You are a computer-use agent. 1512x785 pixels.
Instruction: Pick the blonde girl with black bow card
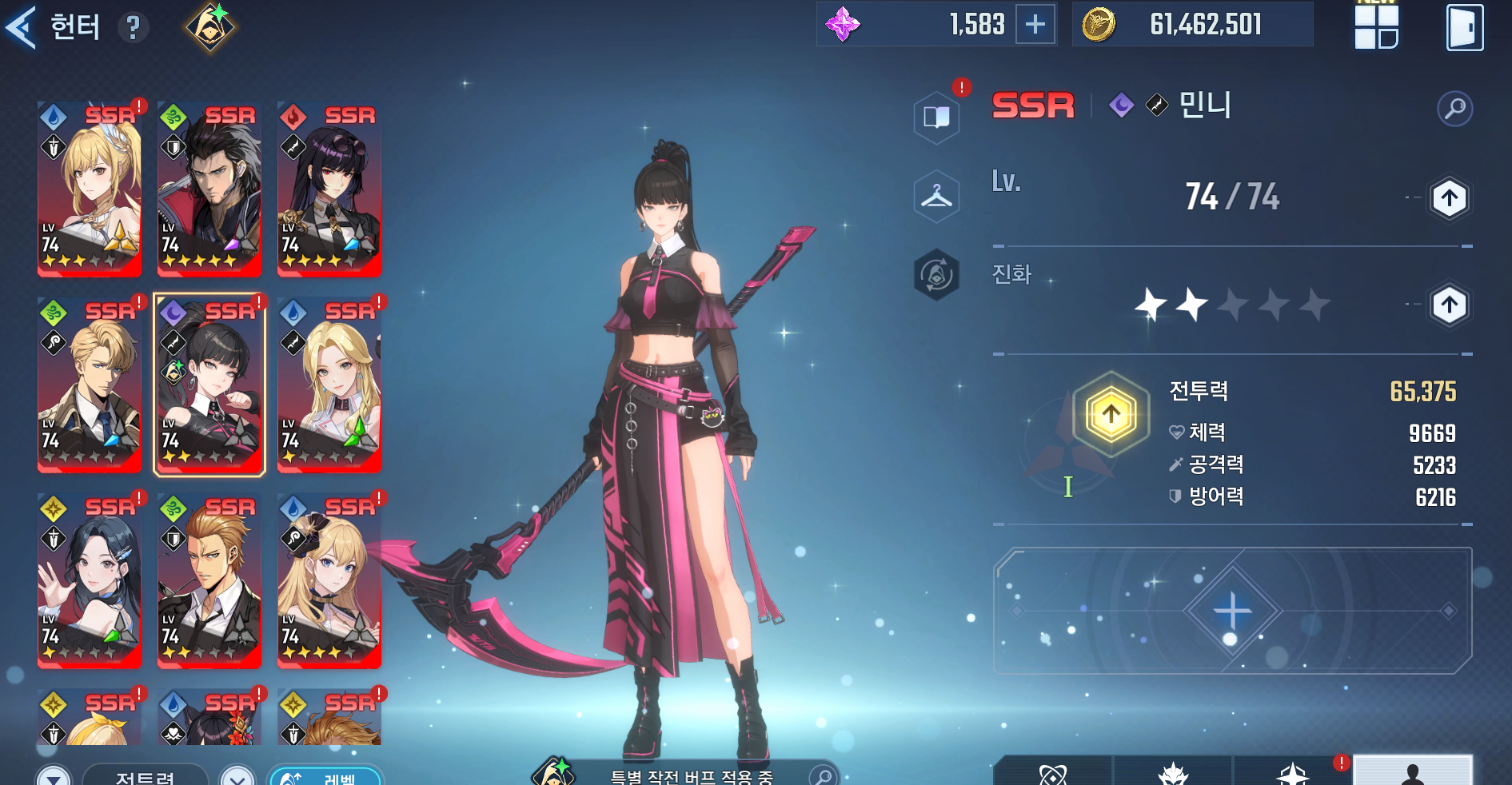[x=329, y=580]
